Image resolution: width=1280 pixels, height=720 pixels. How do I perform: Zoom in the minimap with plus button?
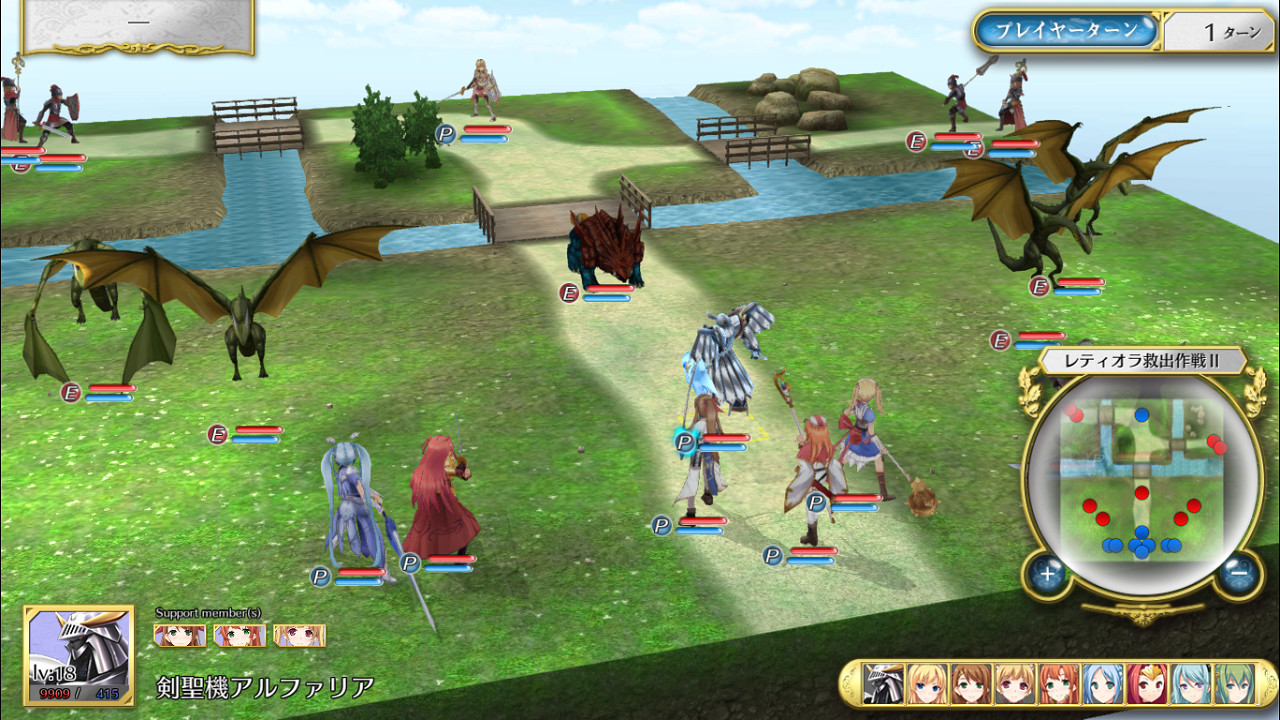(x=1047, y=574)
